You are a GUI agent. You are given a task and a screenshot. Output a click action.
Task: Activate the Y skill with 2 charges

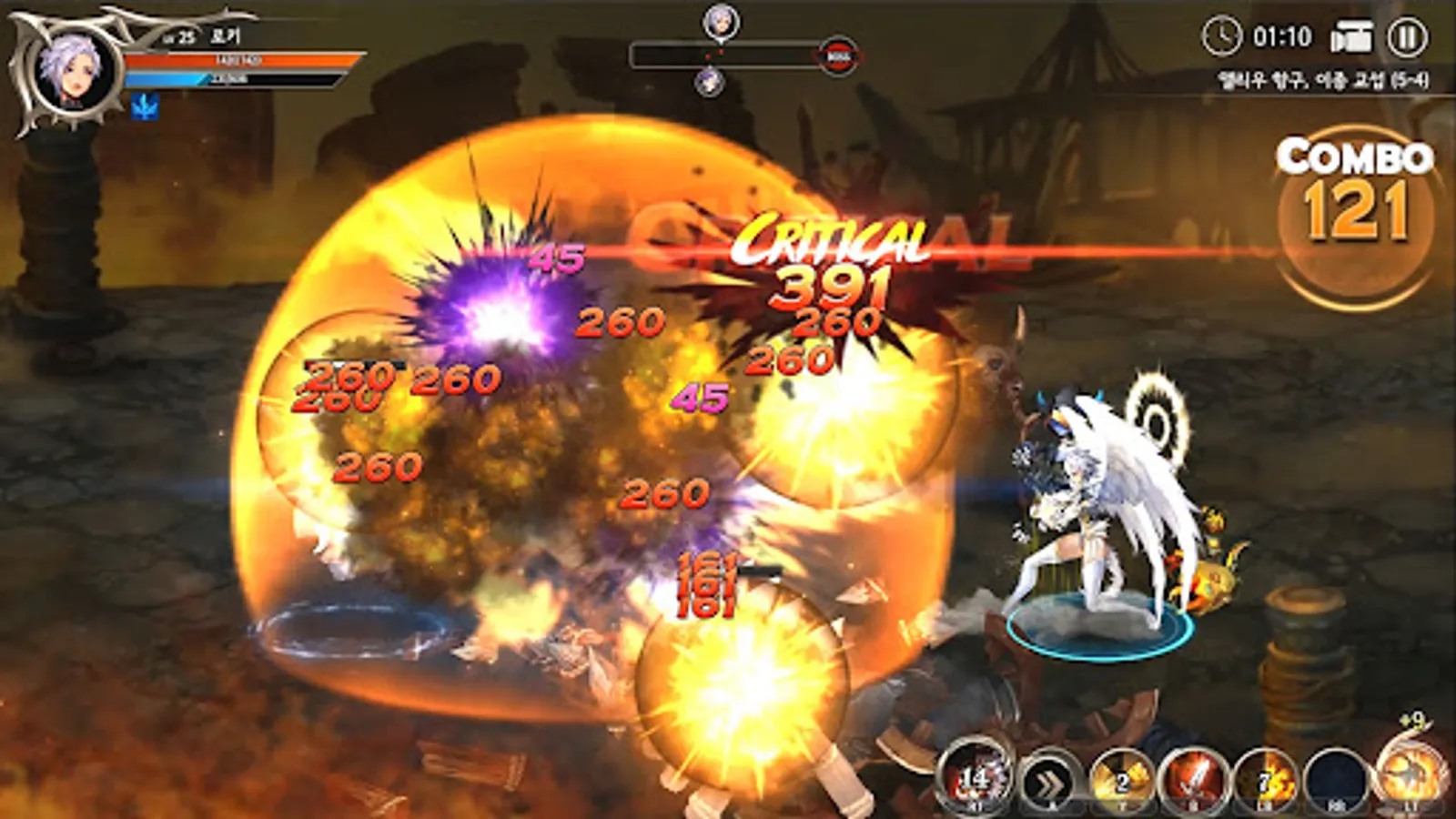pos(1117,781)
